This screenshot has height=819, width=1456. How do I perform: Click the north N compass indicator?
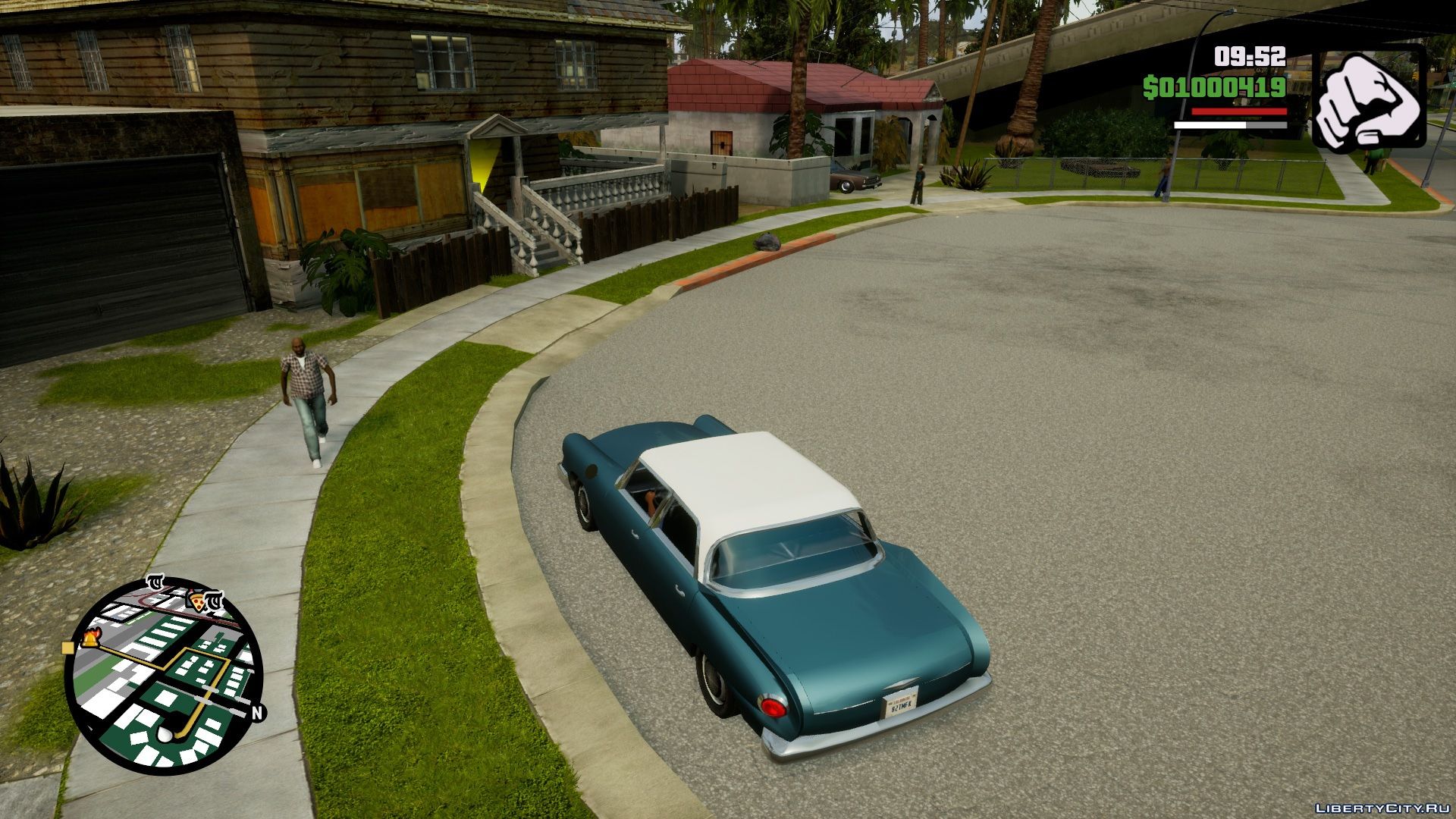[257, 712]
